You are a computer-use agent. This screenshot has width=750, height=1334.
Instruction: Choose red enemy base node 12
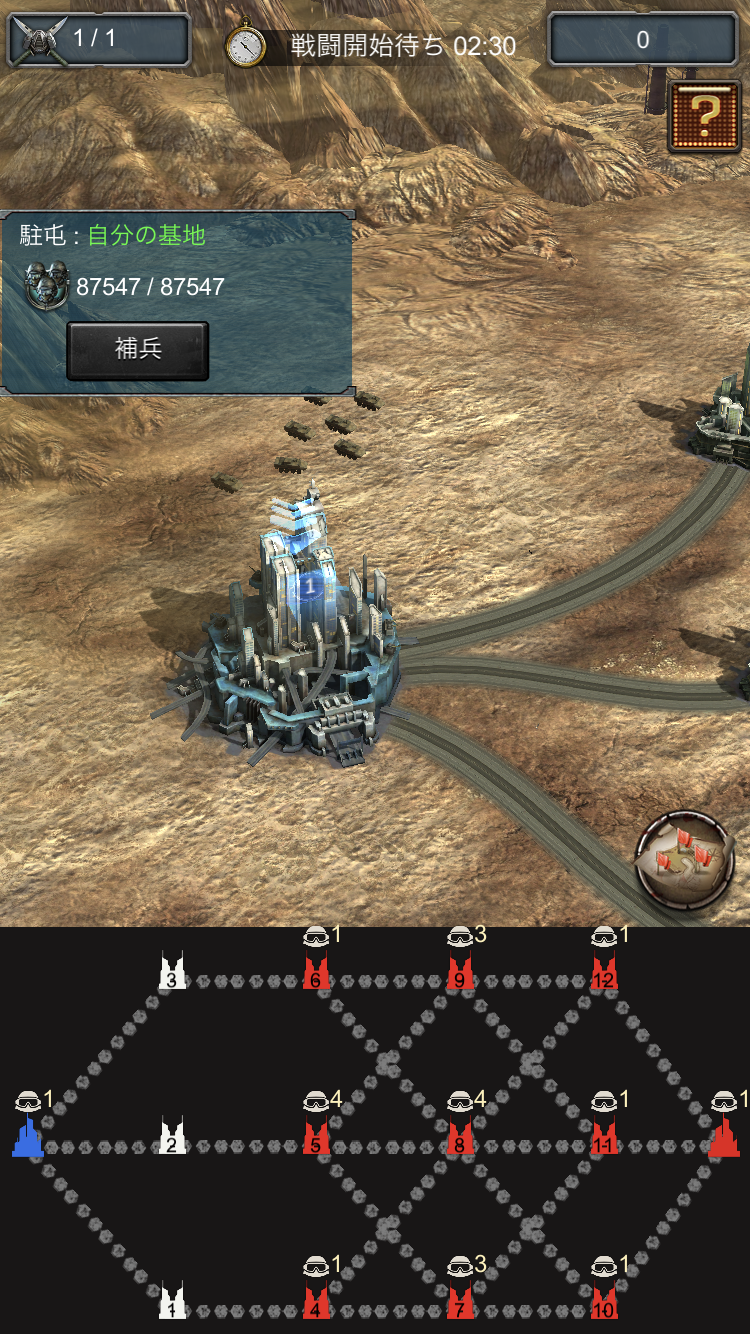coord(604,974)
